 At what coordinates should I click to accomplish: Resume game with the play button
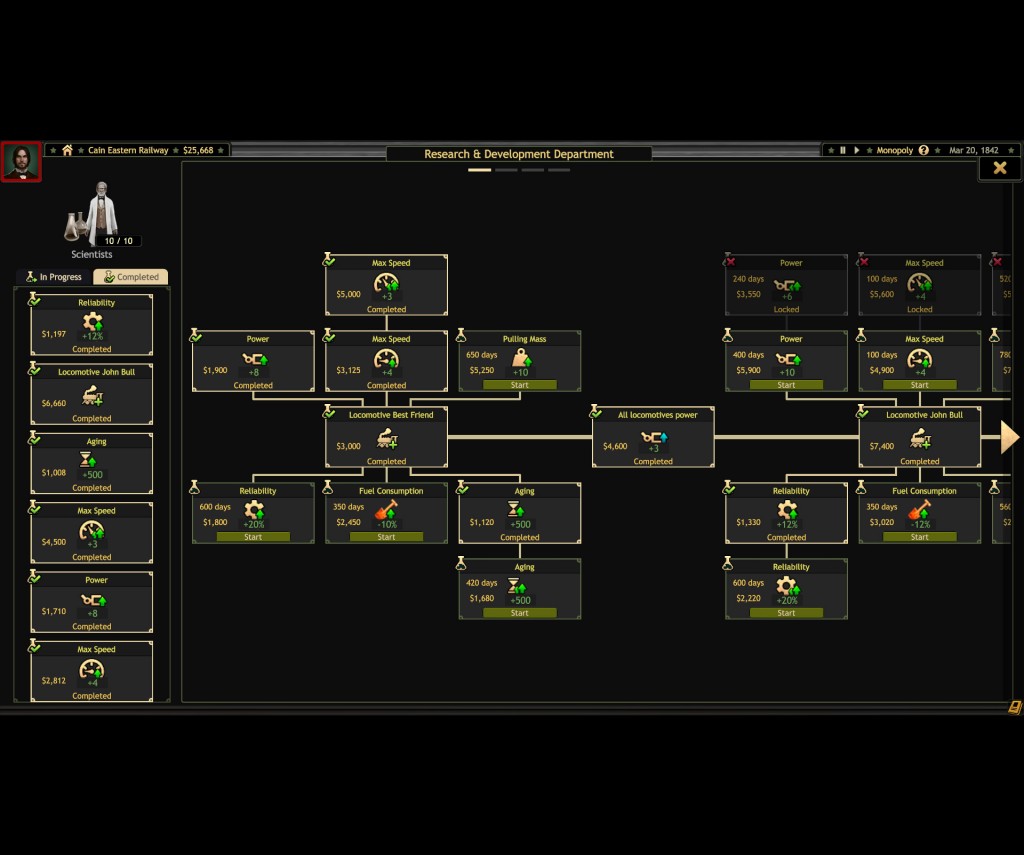click(856, 150)
